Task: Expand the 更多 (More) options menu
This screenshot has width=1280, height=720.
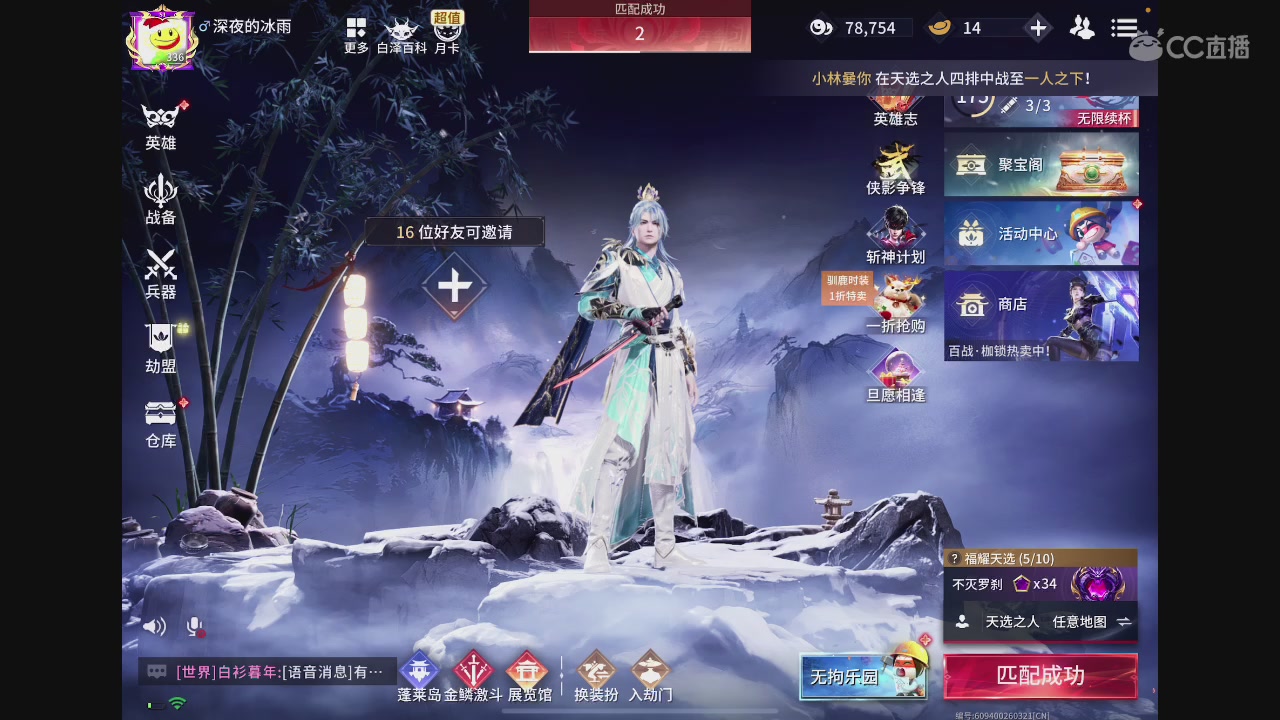Action: point(354,31)
